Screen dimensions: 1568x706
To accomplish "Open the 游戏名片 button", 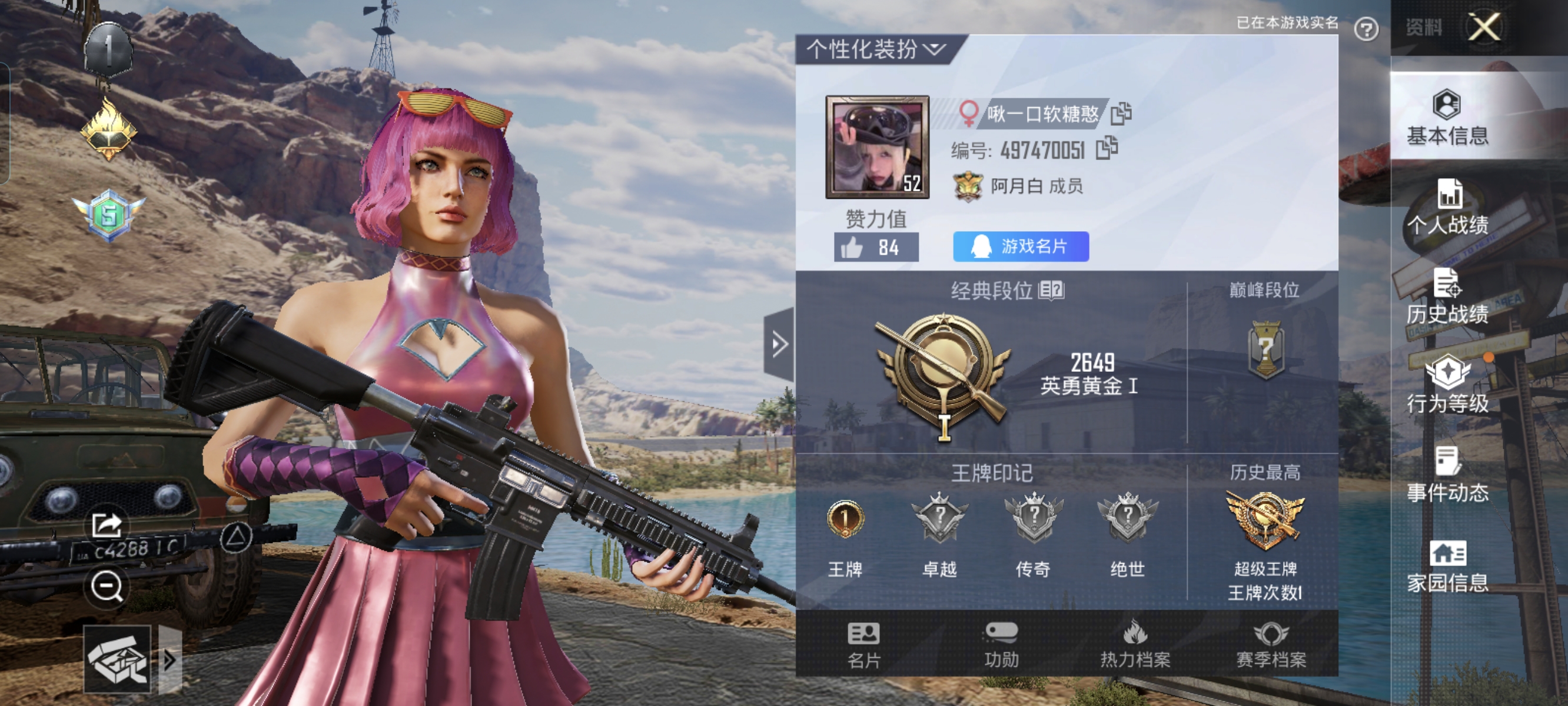I will click(1021, 247).
